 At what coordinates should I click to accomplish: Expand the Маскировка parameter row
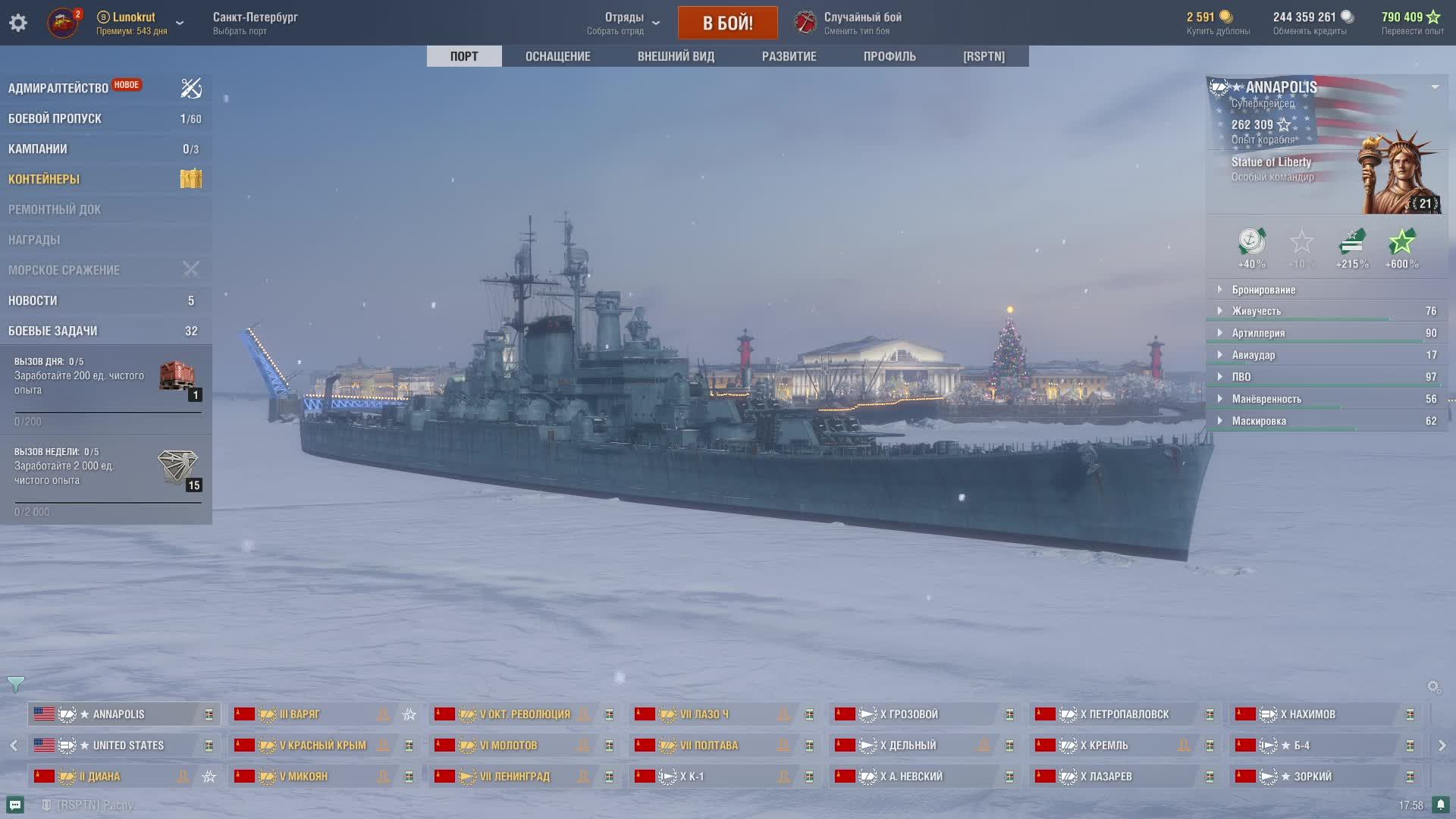(1259, 421)
